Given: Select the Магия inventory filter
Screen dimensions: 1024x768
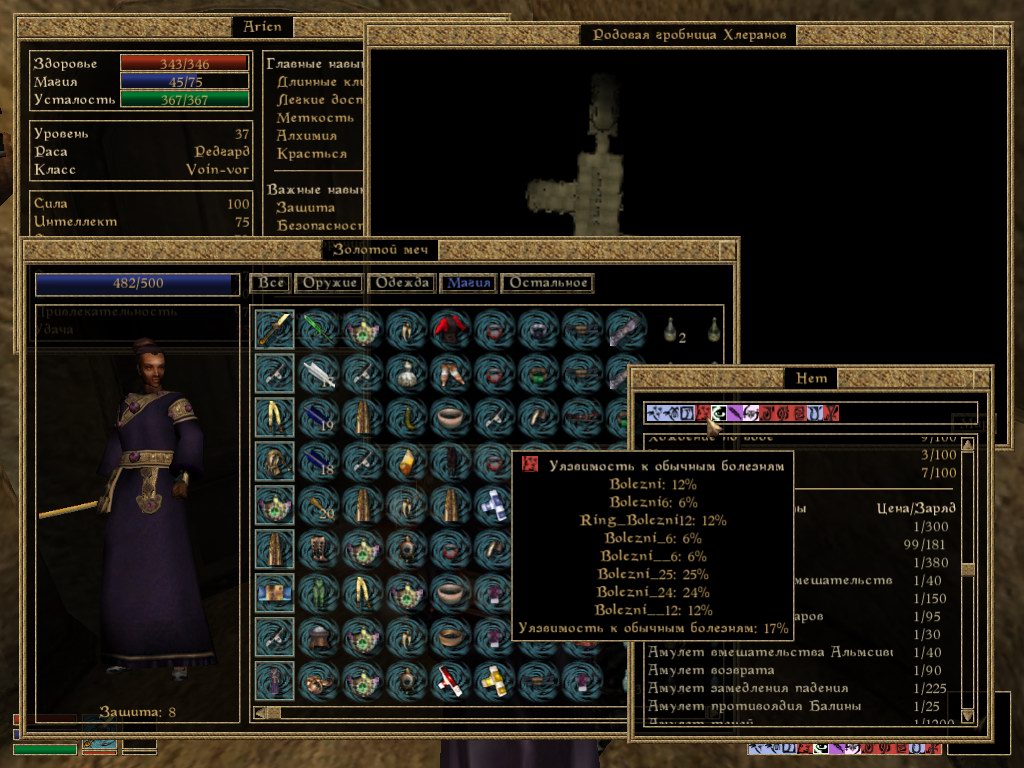Looking at the screenshot, I should click(469, 283).
